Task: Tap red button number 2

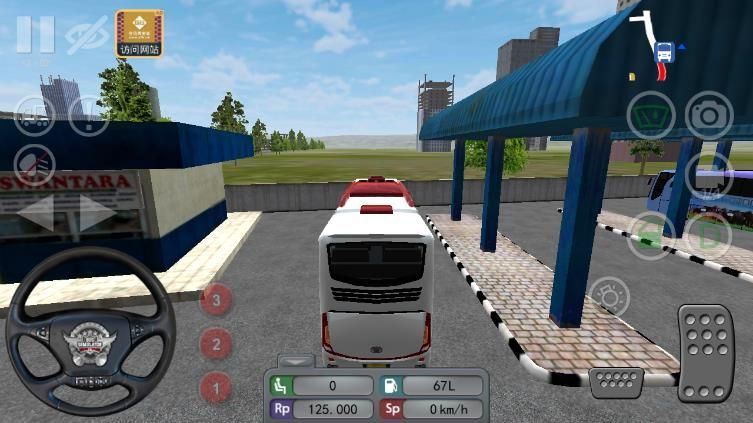Action: point(216,344)
